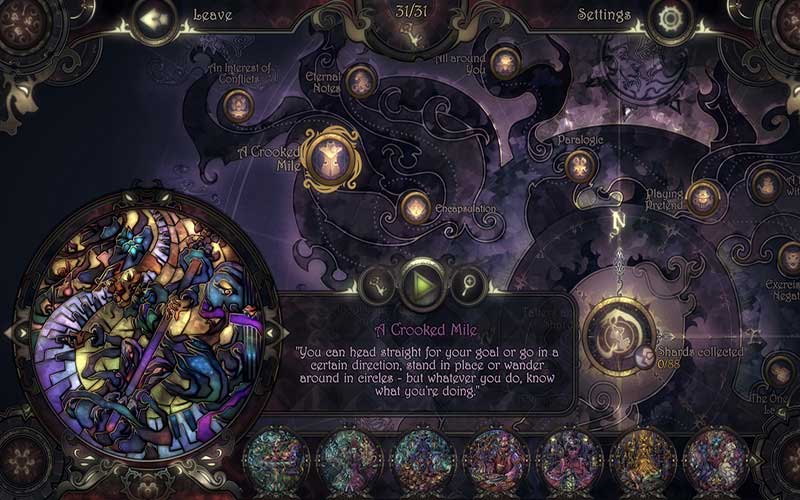Leave the level select map
Screen dimensions: 800x500
[x=156, y=18]
